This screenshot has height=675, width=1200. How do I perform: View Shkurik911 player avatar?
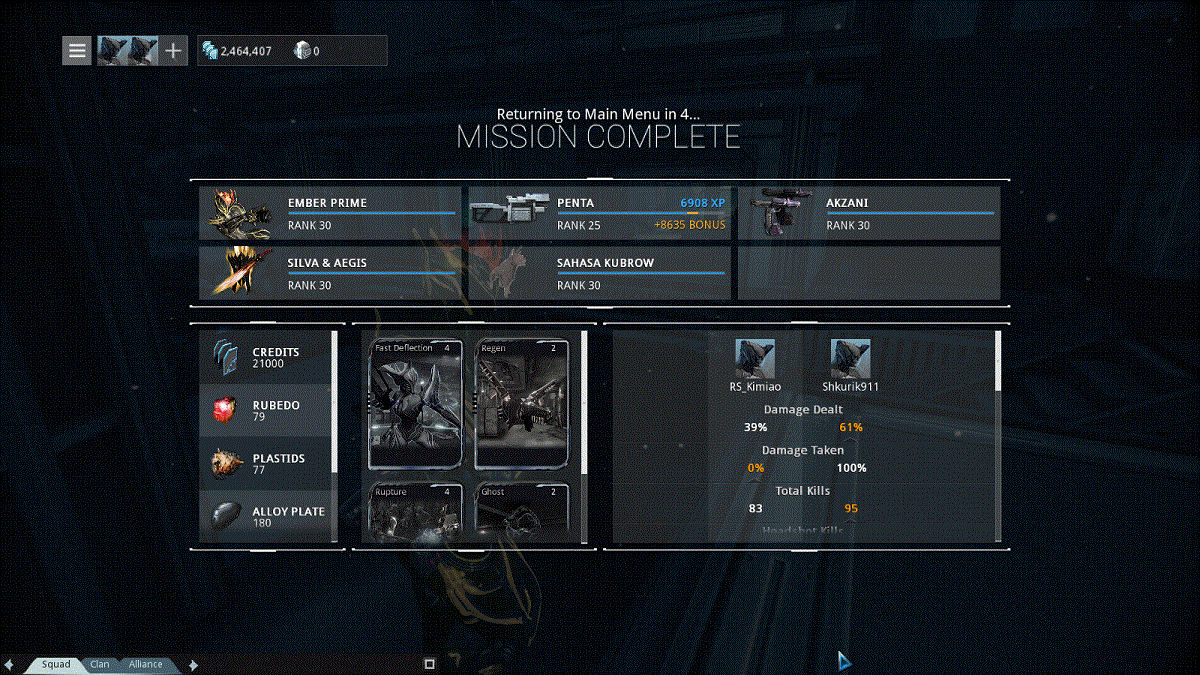point(850,358)
